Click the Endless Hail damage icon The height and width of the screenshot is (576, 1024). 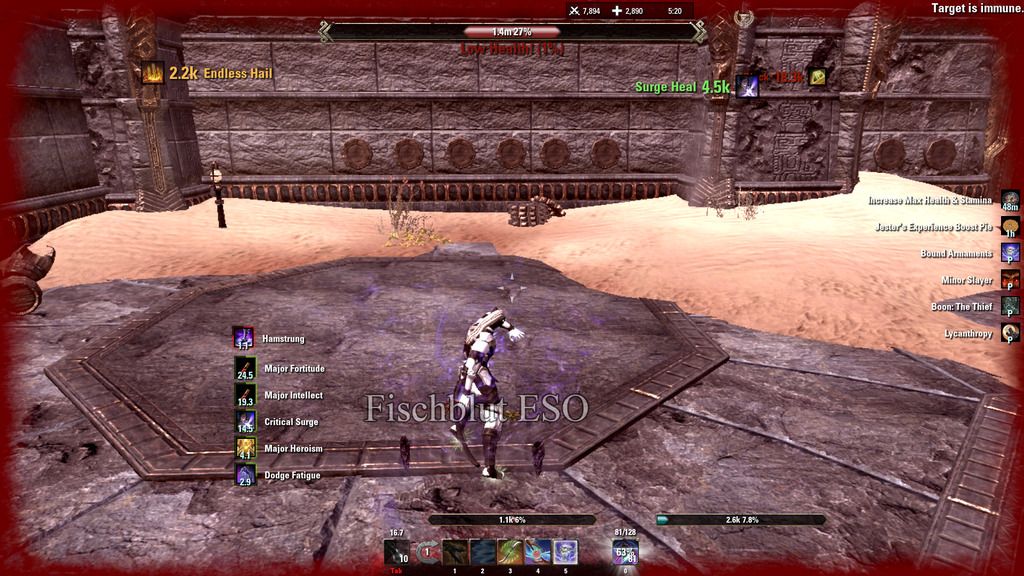(153, 73)
